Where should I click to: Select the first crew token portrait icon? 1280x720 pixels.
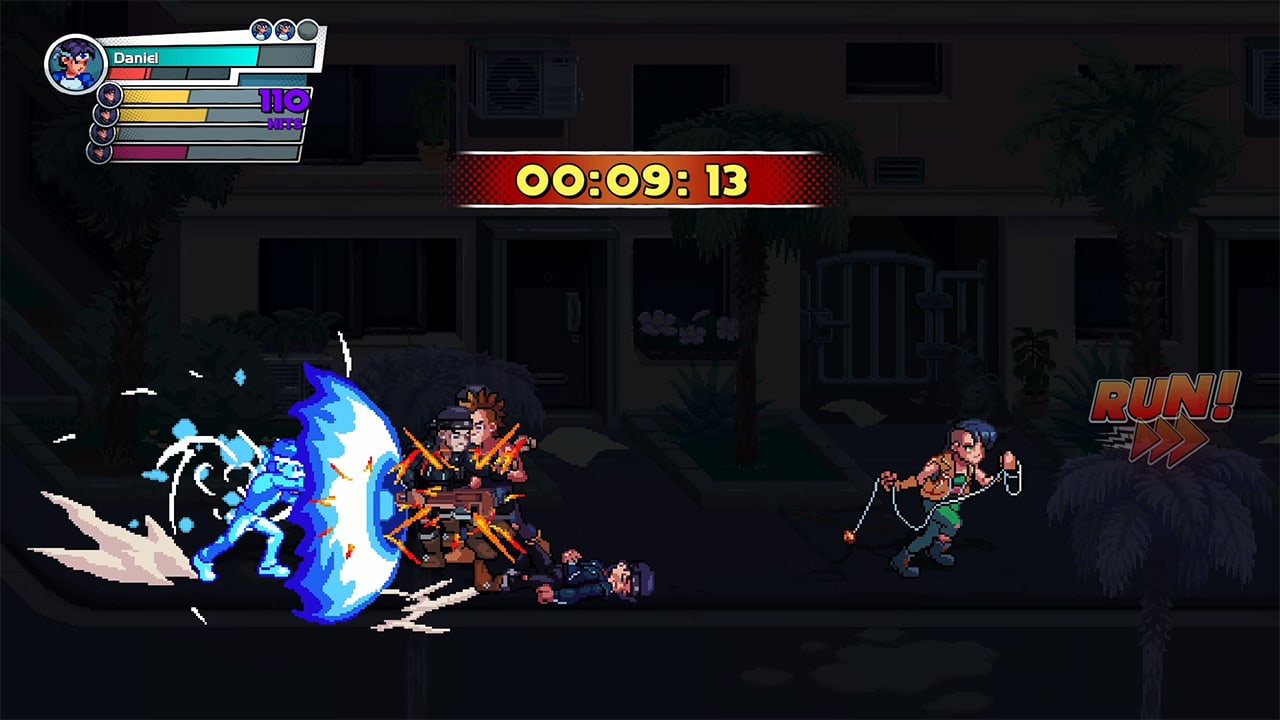260,28
